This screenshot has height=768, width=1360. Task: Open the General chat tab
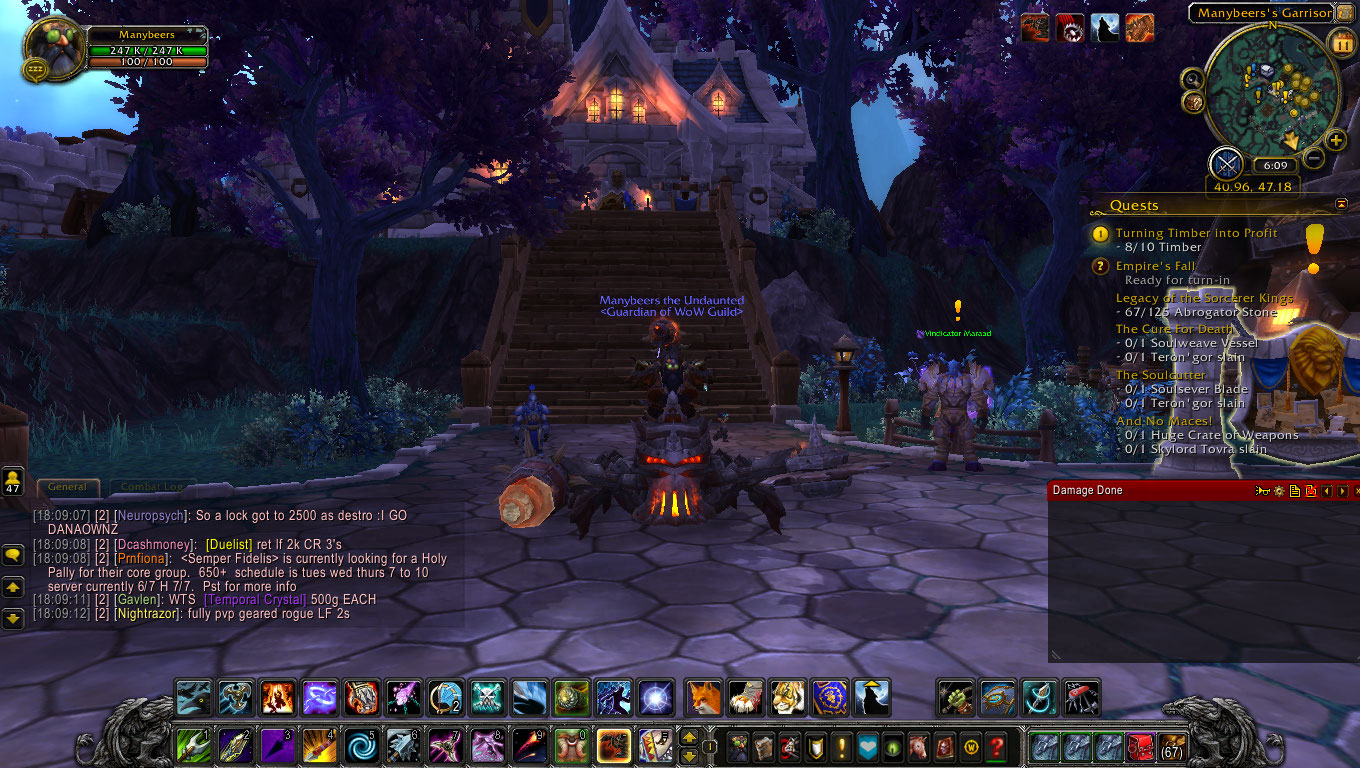pyautogui.click(x=68, y=487)
